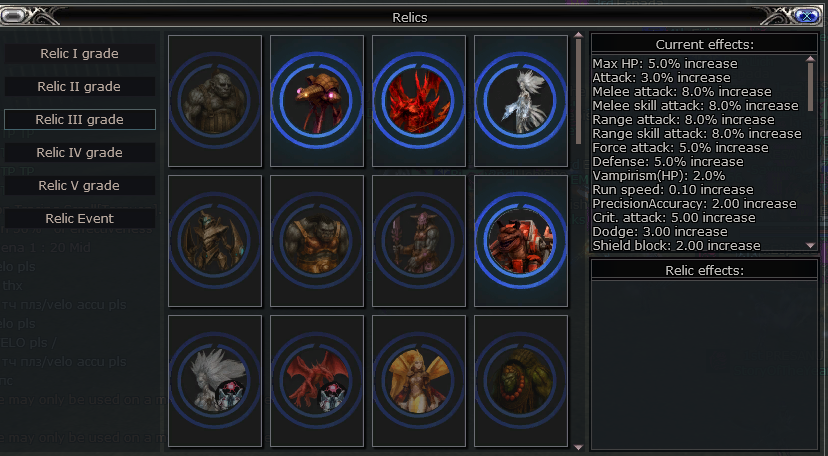This screenshot has width=828, height=456.
Task: Select the red-eyed crab creature relic
Action: [x=317, y=100]
